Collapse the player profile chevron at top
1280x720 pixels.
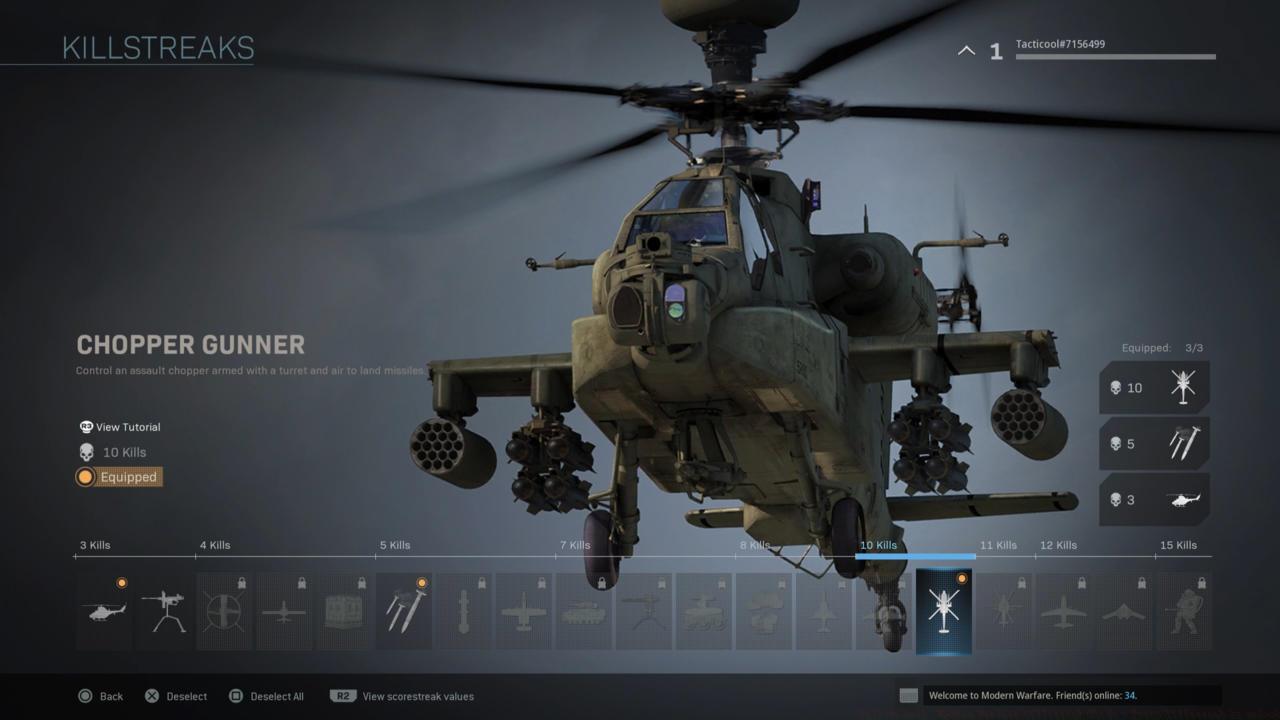point(965,49)
